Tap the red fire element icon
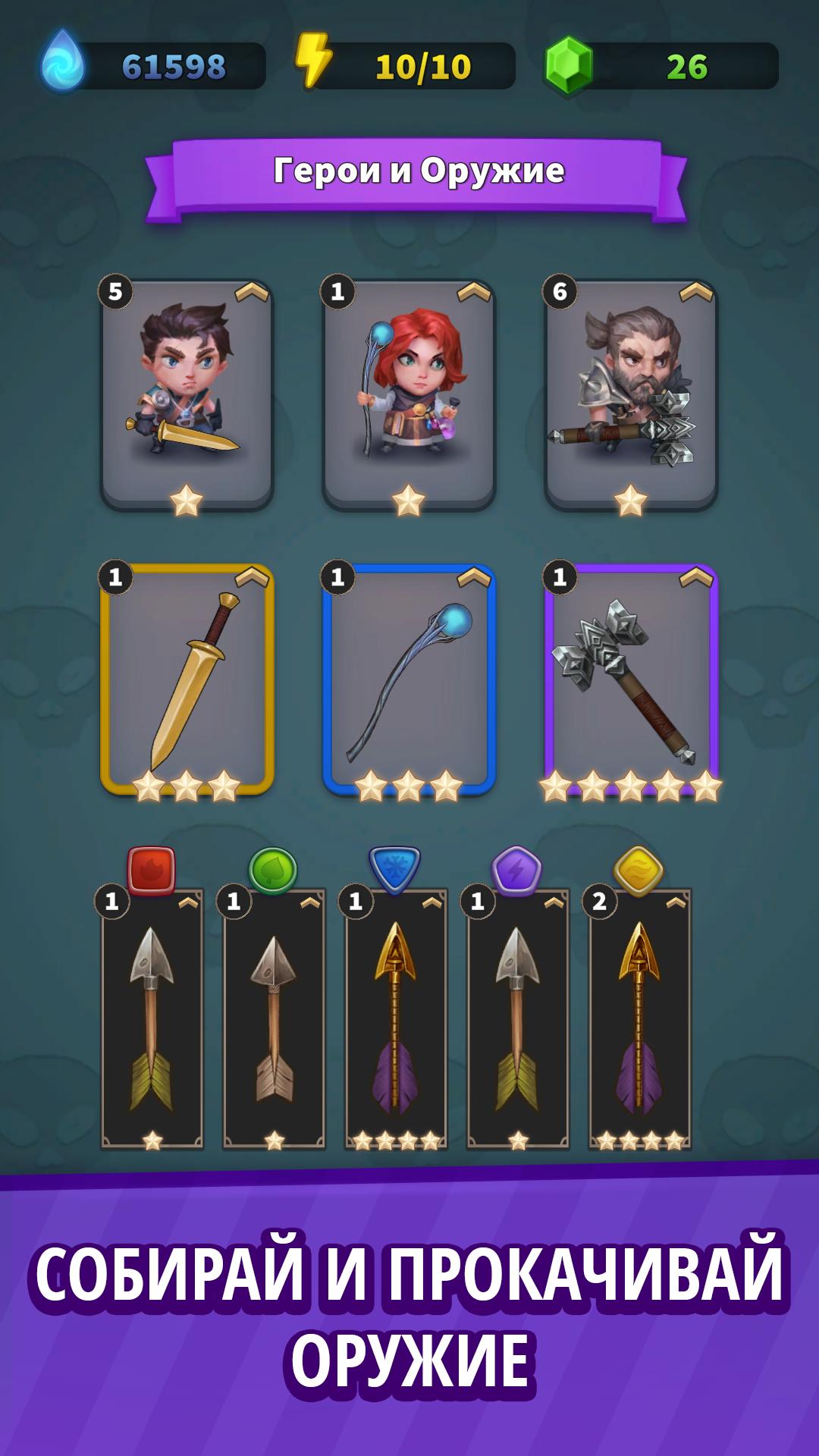Viewport: 819px width, 1456px height. 152,871
